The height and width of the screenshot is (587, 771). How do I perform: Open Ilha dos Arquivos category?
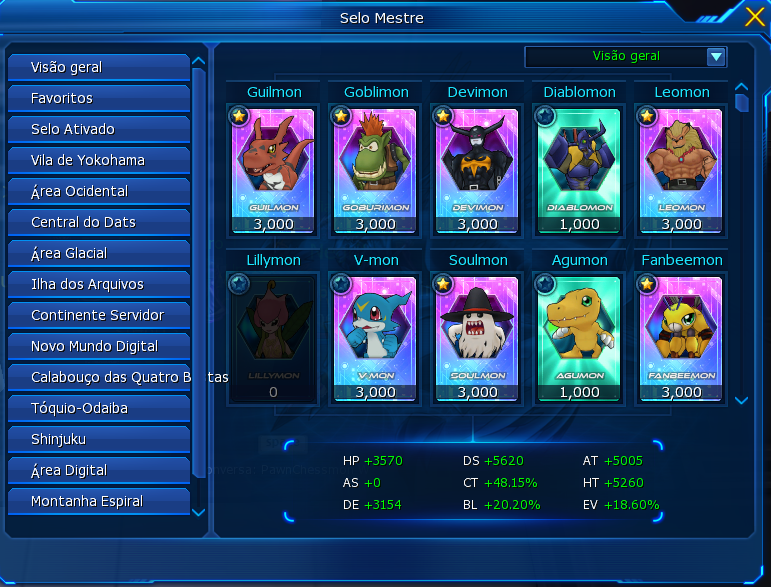pyautogui.click(x=98, y=285)
